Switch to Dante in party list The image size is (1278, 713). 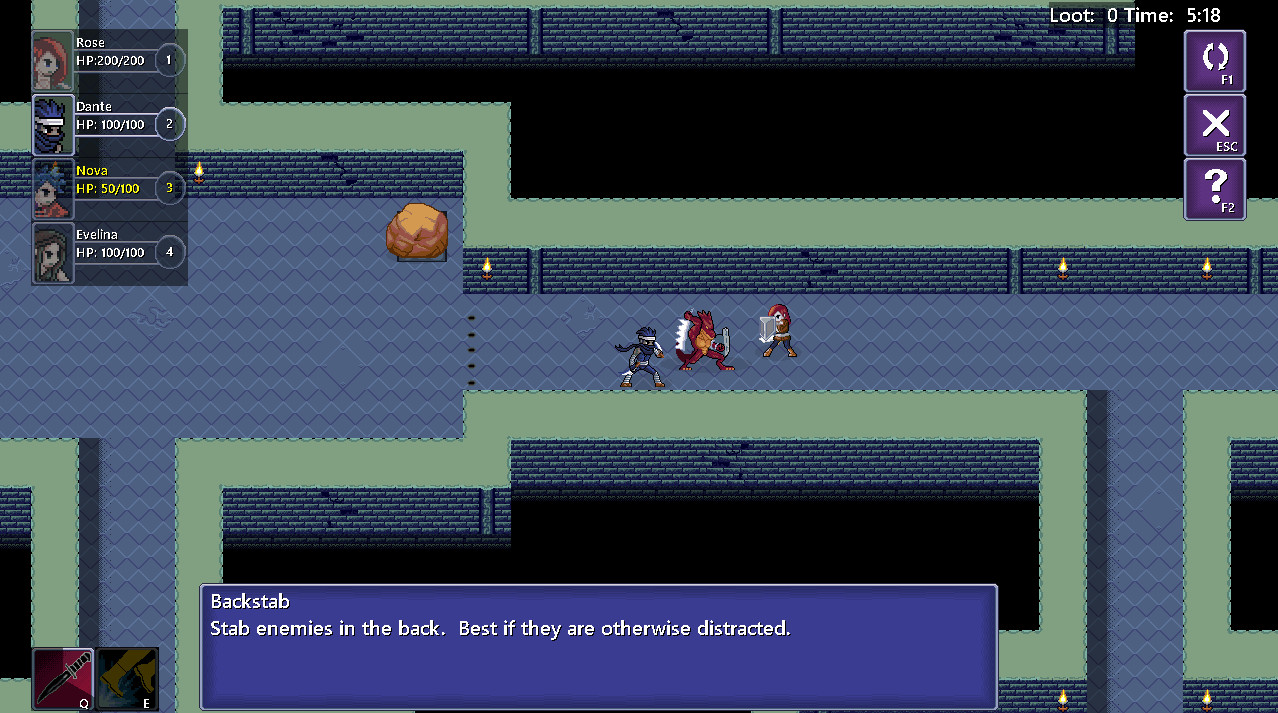pyautogui.click(x=53, y=125)
